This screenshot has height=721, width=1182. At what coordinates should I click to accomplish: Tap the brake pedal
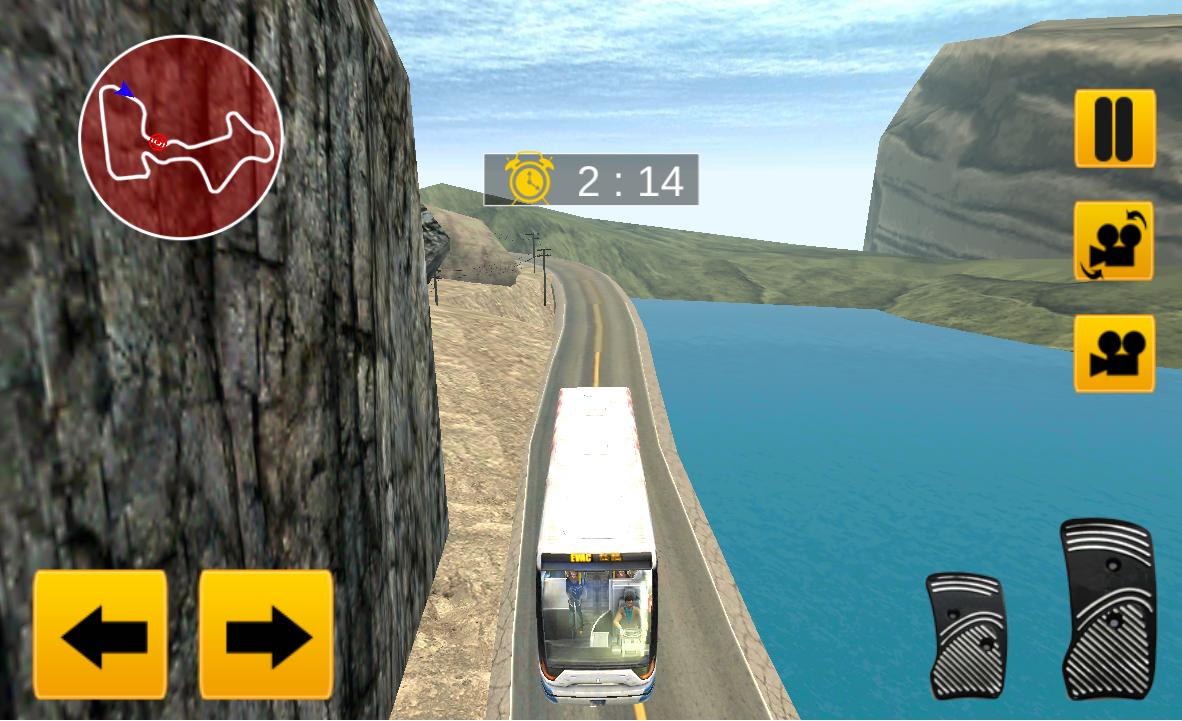click(965, 634)
